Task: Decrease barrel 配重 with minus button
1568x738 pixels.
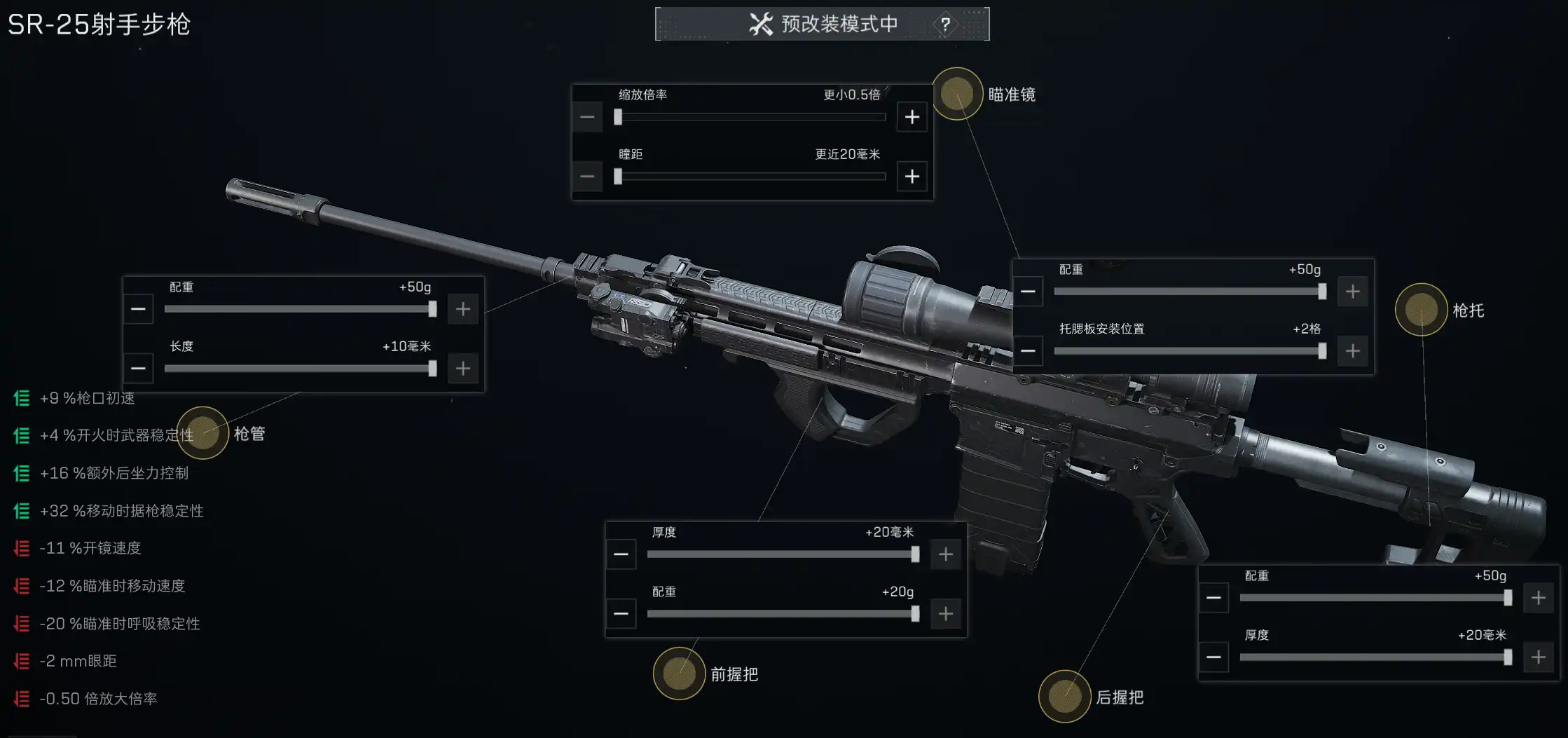Action: [x=139, y=309]
